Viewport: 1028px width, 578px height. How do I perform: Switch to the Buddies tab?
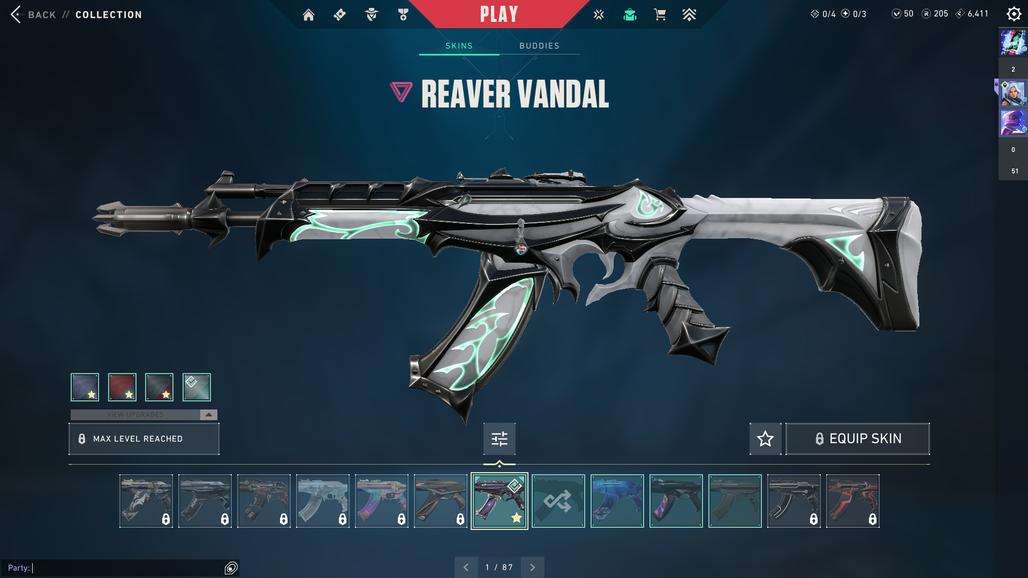tap(539, 46)
